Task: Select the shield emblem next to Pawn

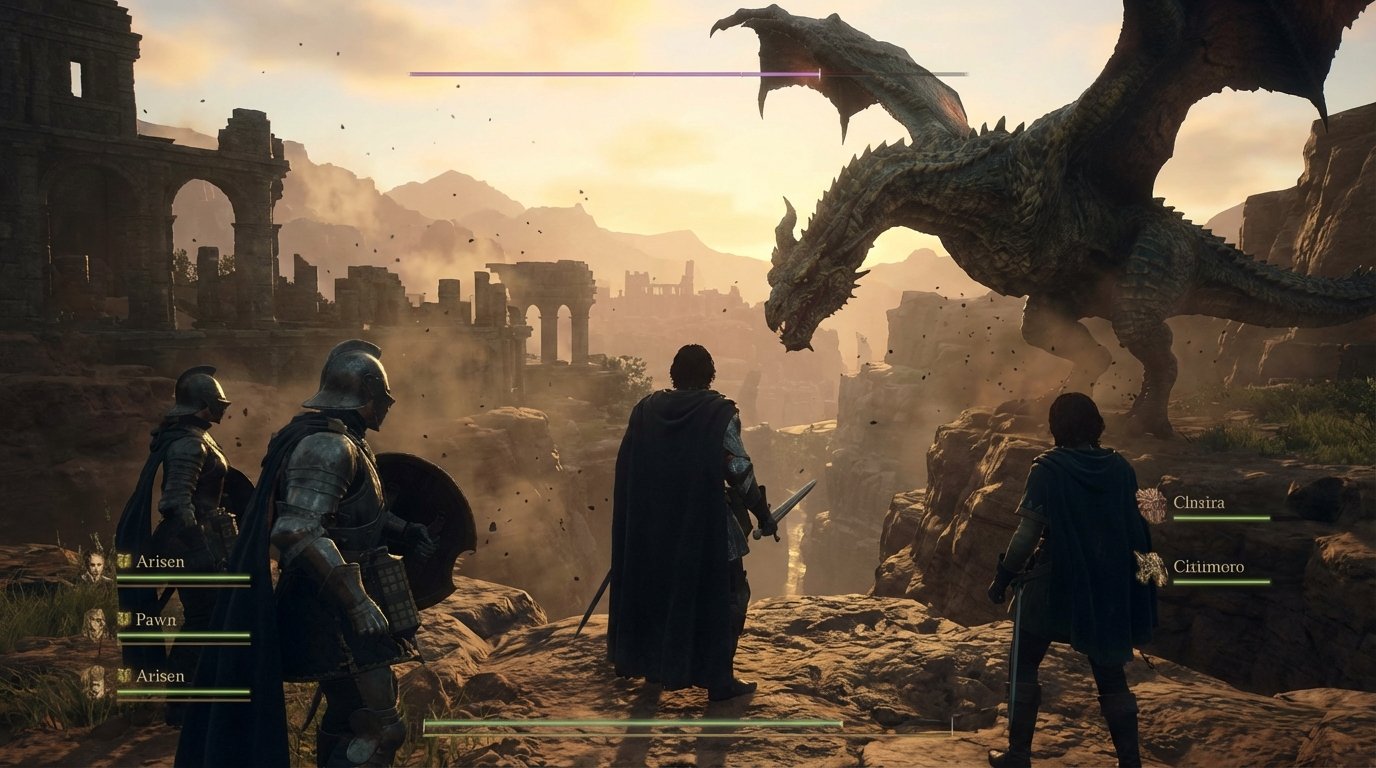Action: coord(123,620)
